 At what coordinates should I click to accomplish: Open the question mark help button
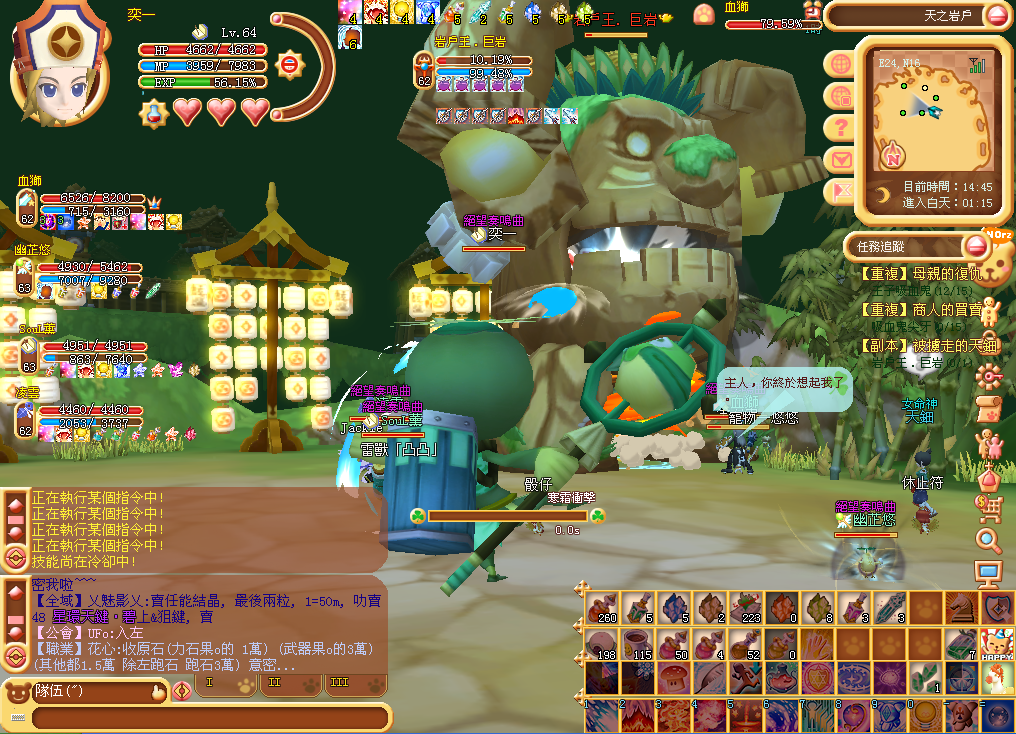(x=841, y=127)
